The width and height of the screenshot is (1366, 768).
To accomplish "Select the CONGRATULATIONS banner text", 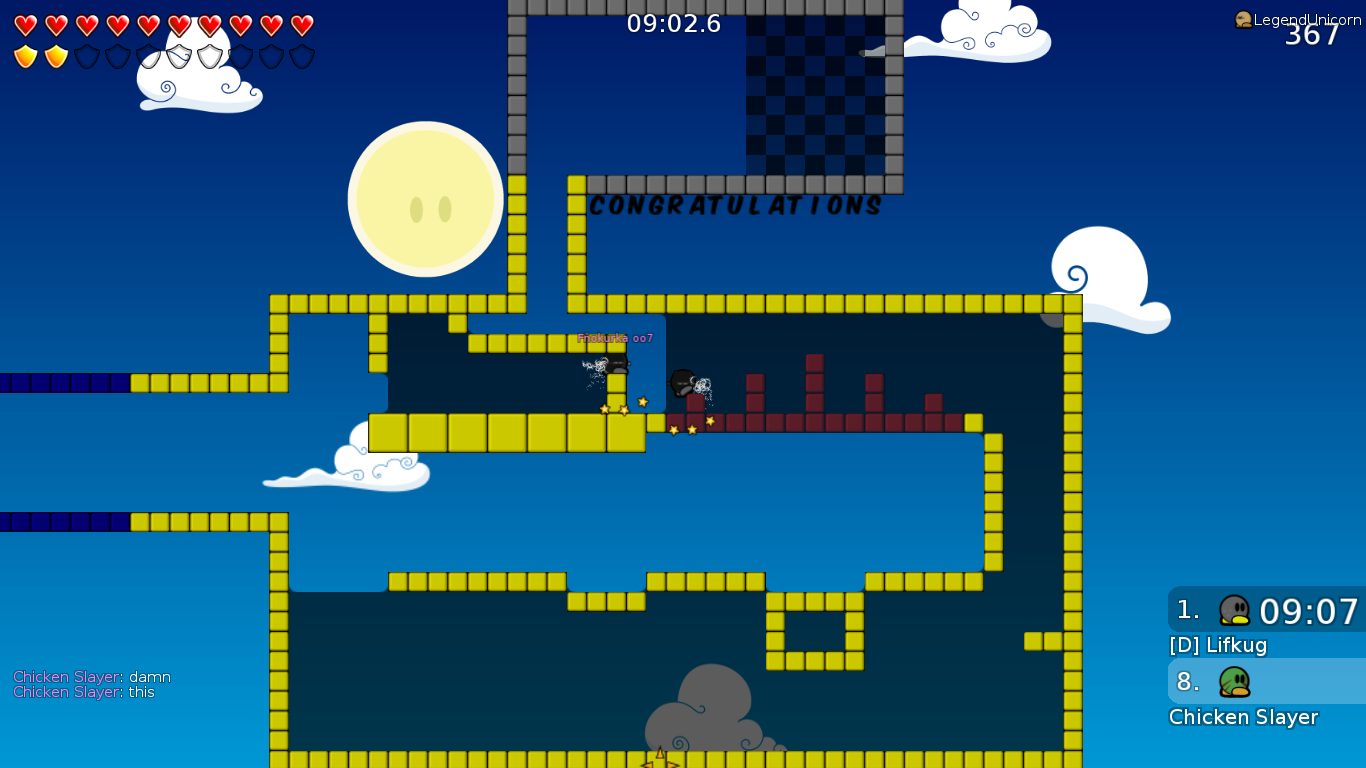I will [x=735, y=207].
